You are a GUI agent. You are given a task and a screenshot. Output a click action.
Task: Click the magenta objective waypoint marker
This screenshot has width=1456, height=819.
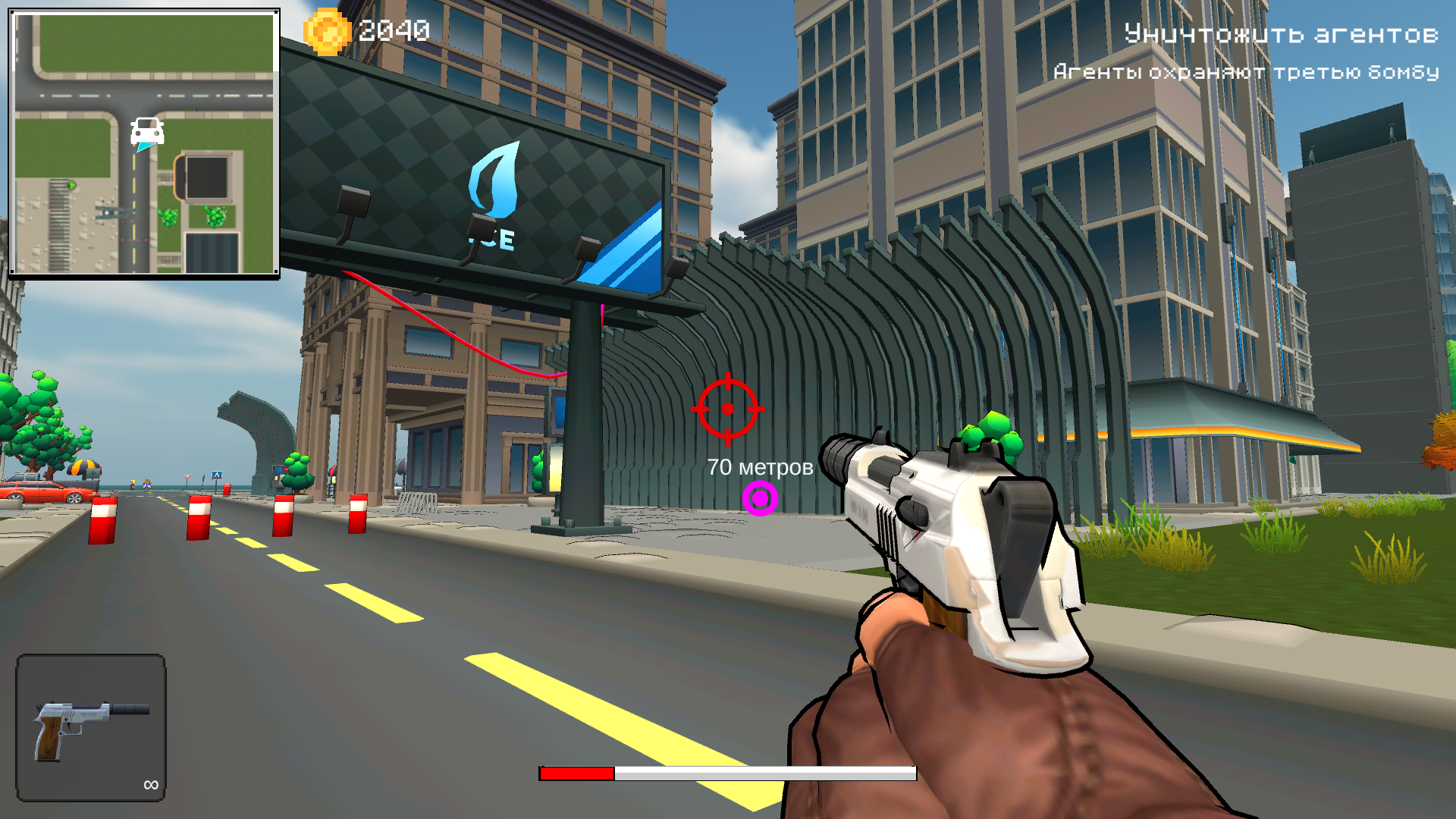[759, 498]
